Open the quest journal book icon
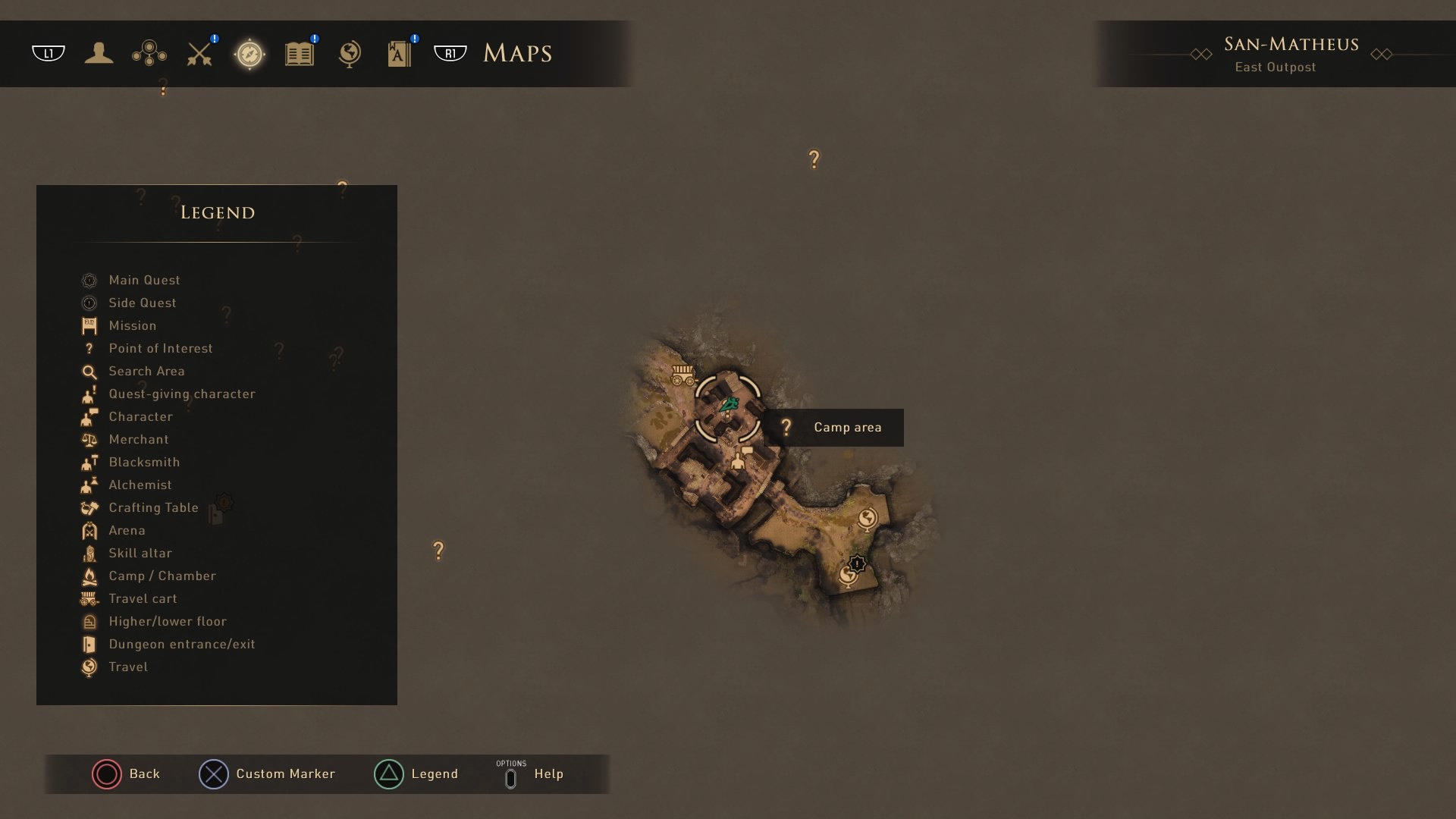 [300, 53]
